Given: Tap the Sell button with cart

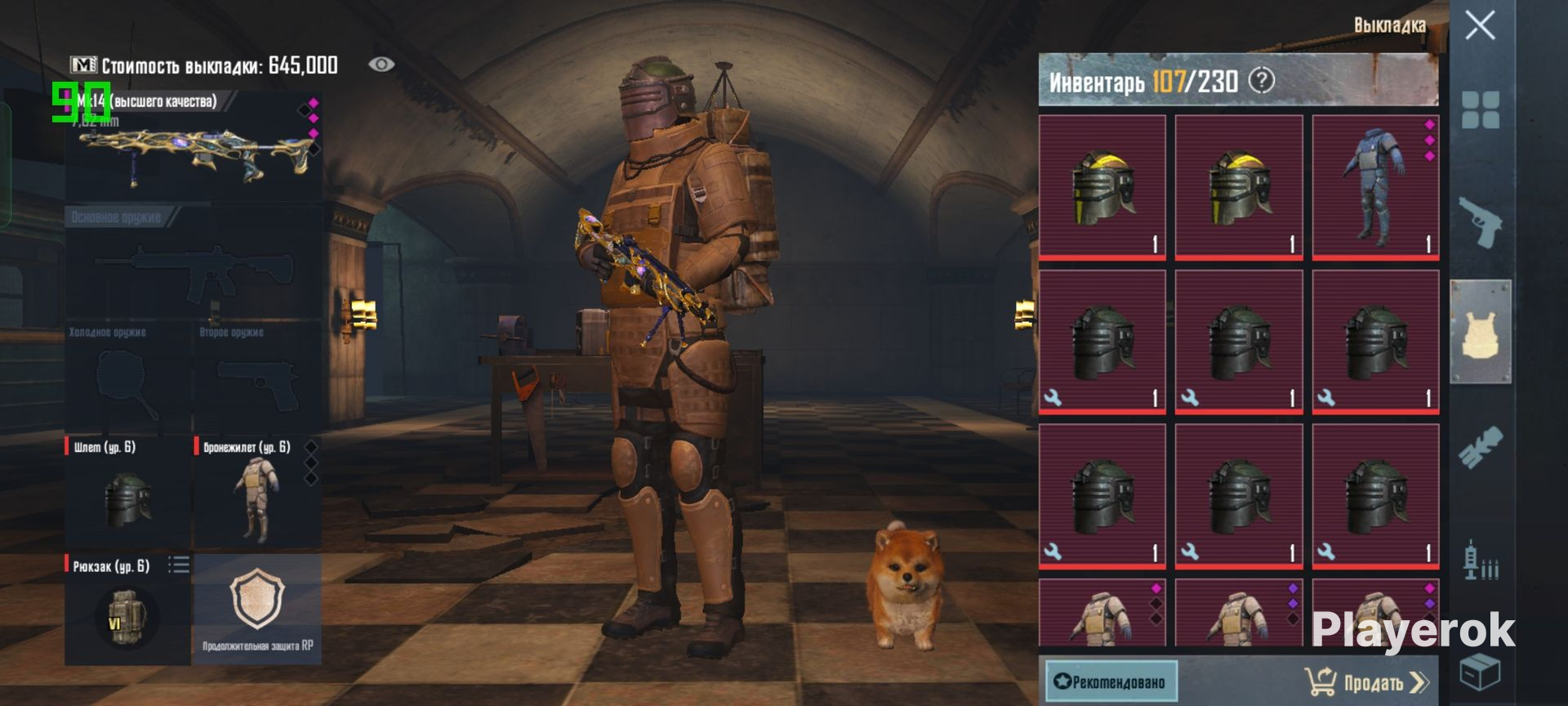Looking at the screenshot, I should (1366, 681).
